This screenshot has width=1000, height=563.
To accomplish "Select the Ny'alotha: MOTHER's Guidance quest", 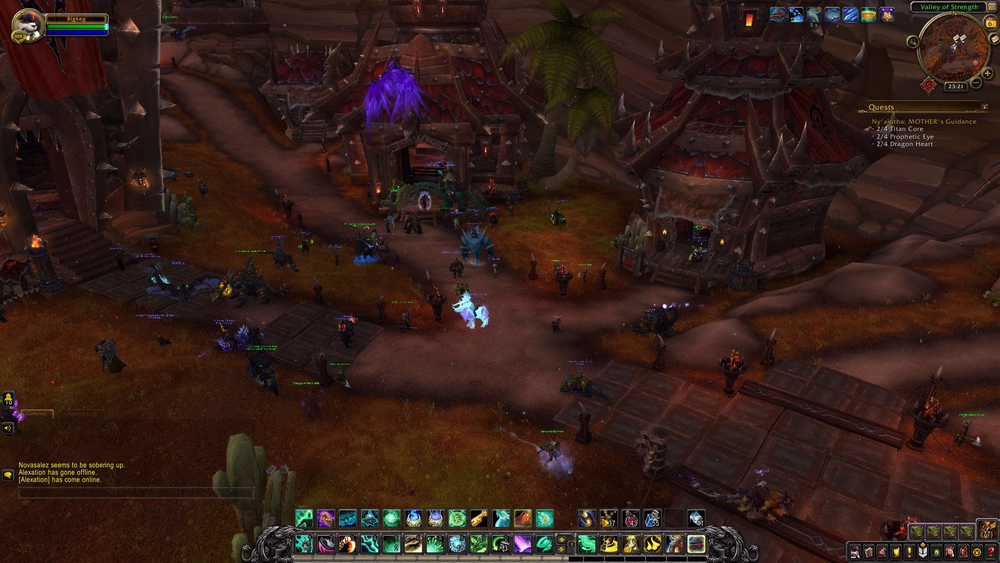I will (x=924, y=122).
